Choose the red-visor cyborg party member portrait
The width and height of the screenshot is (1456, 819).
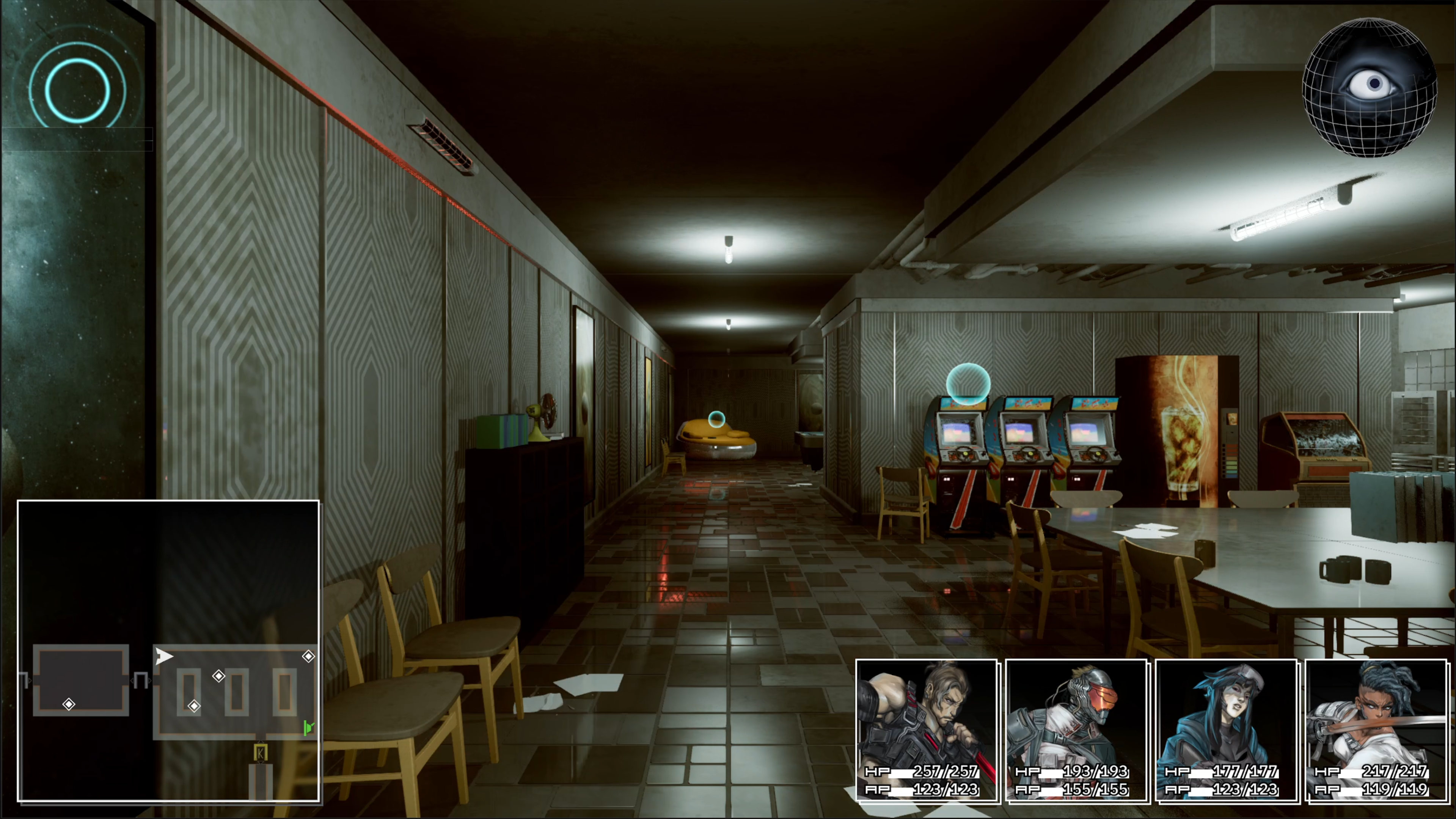(1077, 729)
